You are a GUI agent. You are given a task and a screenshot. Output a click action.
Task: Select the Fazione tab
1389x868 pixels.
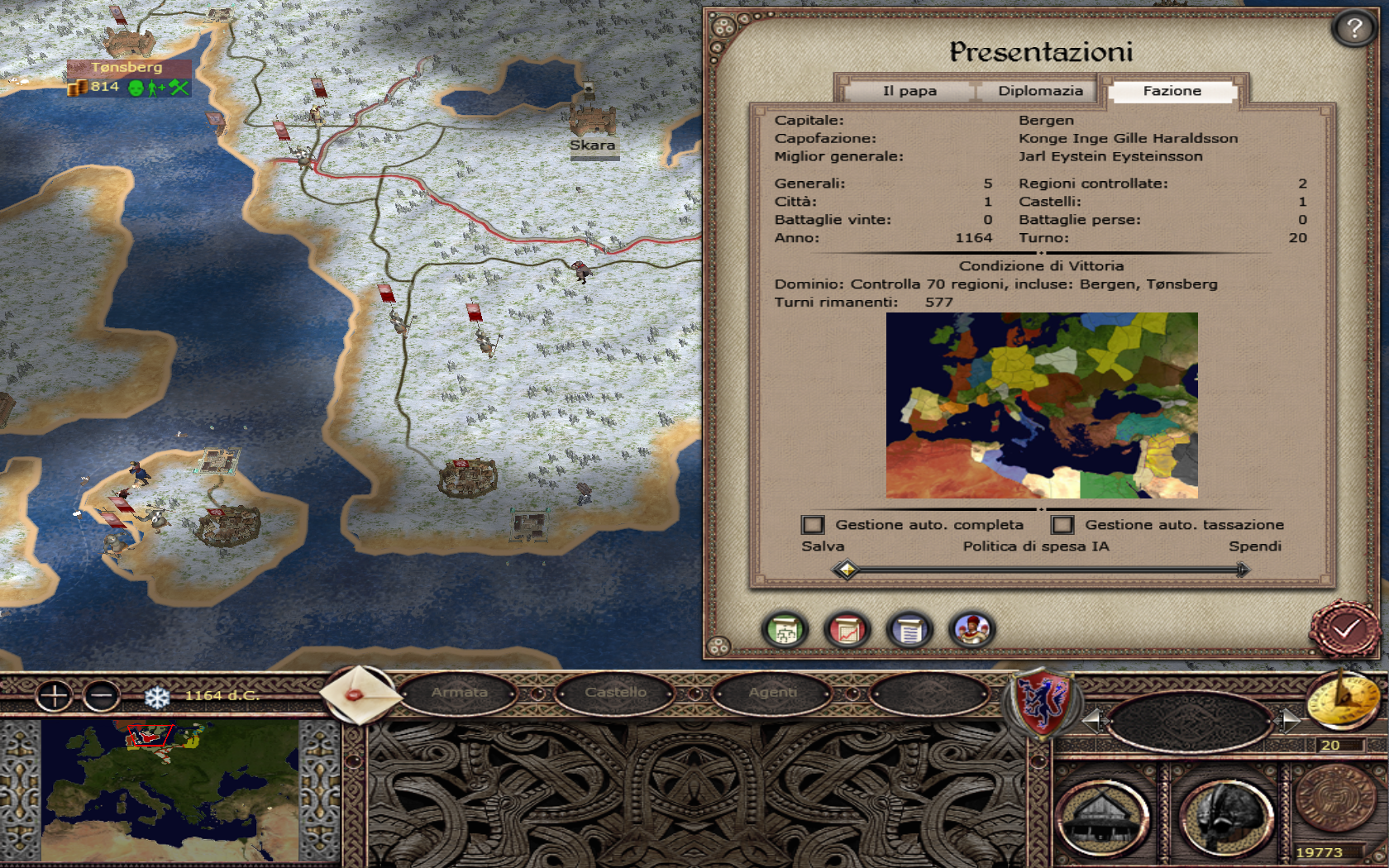tap(1172, 91)
